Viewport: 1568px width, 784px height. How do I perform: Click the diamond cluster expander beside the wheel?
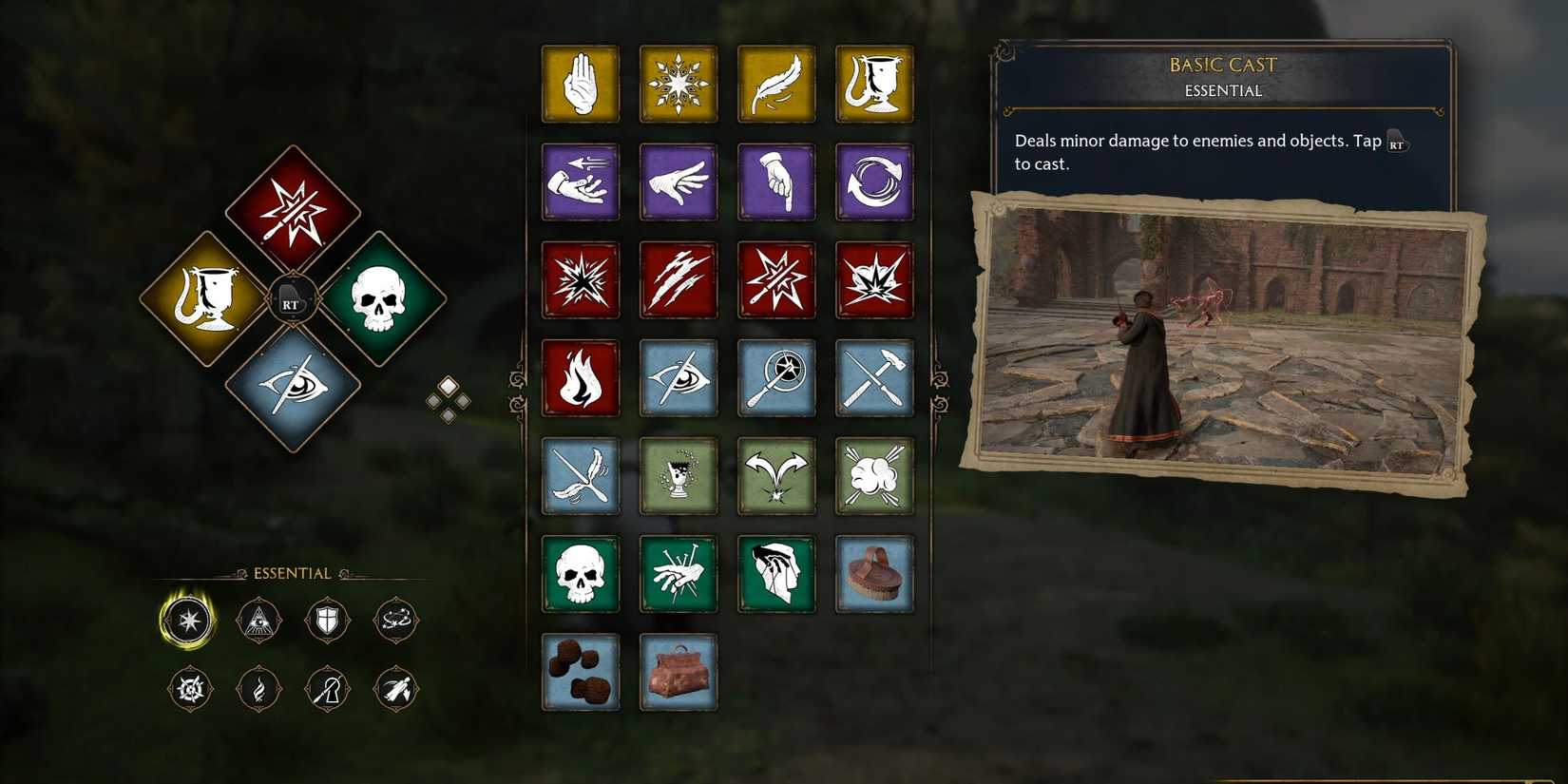tap(449, 399)
